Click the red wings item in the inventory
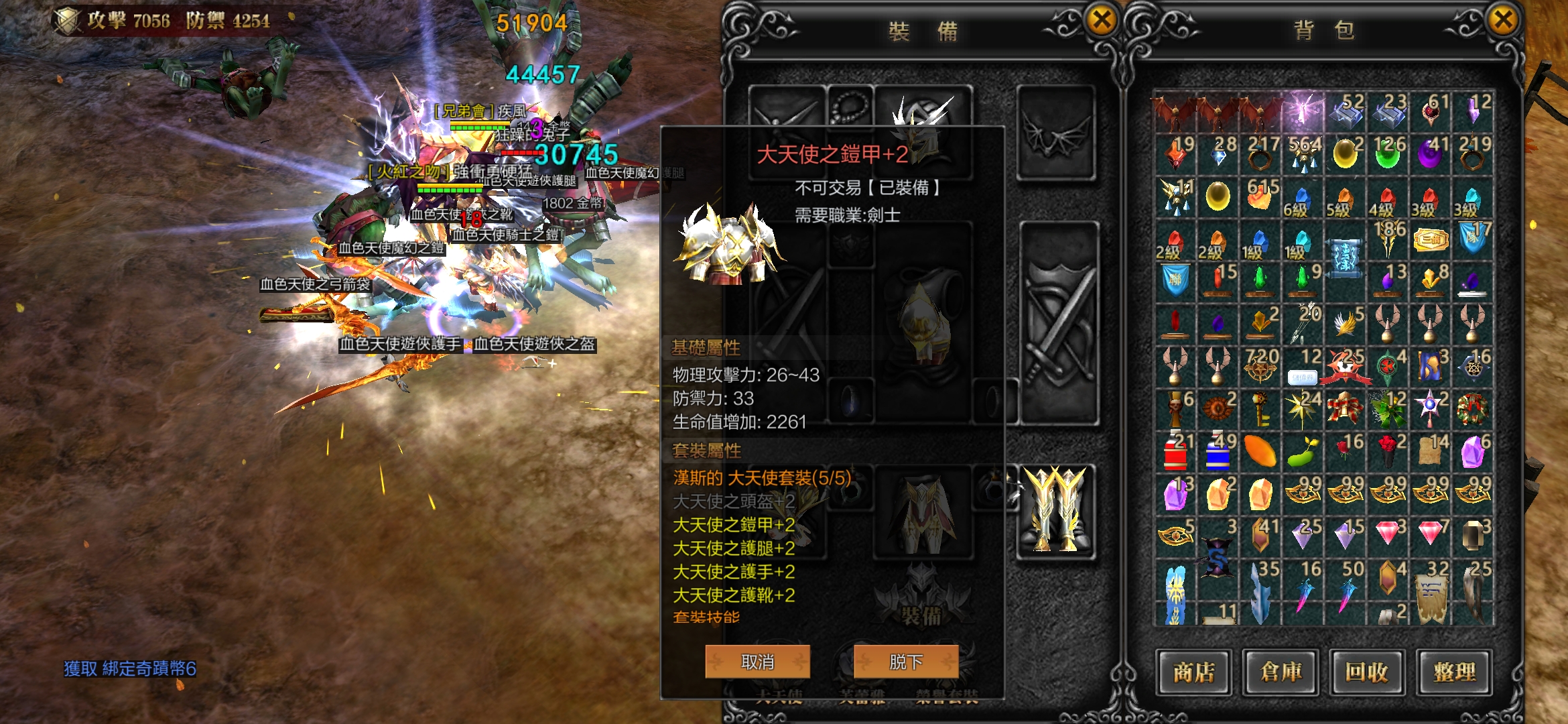The image size is (1568, 724). point(1174,111)
